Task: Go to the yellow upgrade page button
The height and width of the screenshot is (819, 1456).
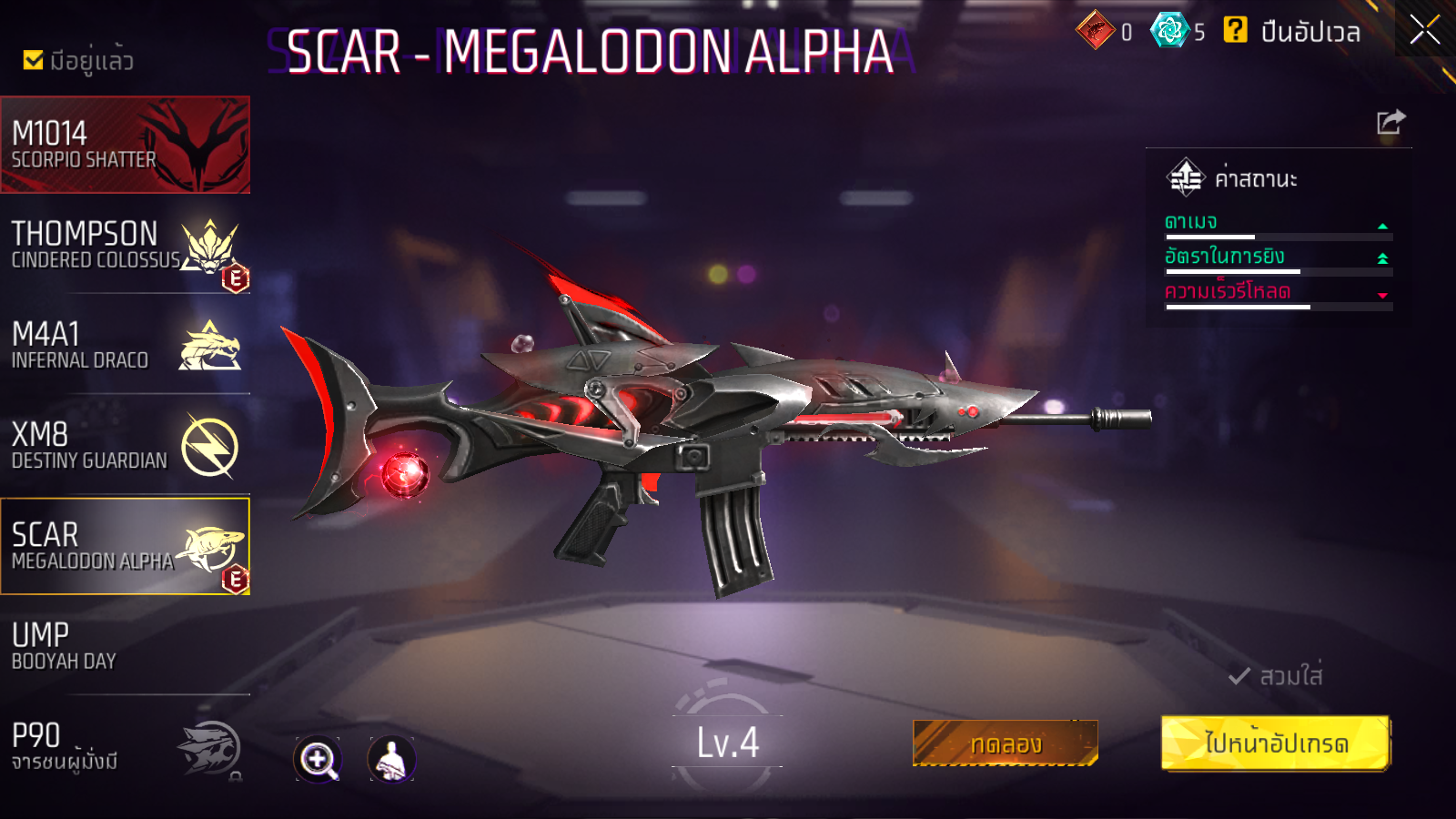Action: pyautogui.click(x=1276, y=743)
